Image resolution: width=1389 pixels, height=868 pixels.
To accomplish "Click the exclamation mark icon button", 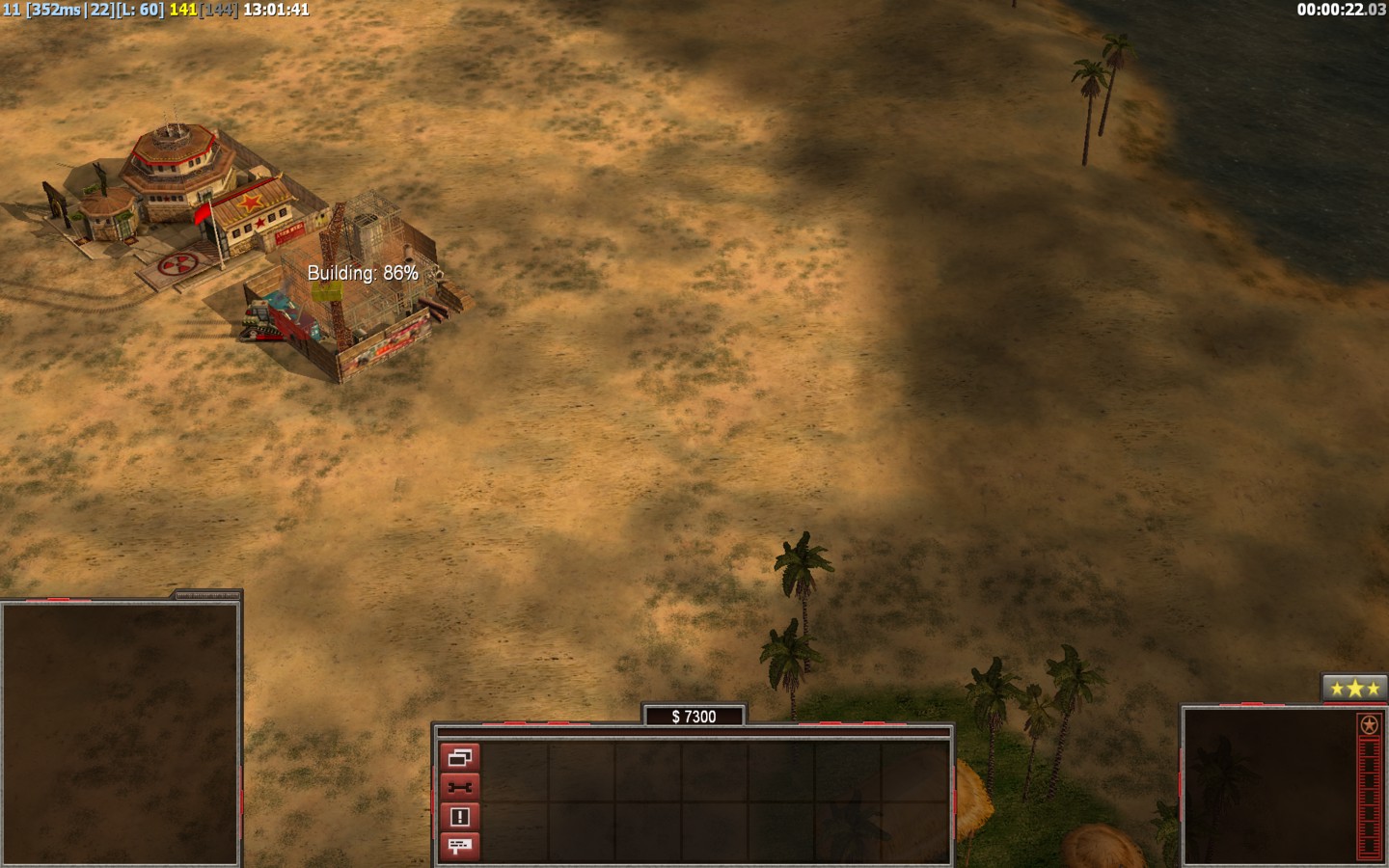I will point(459,817).
